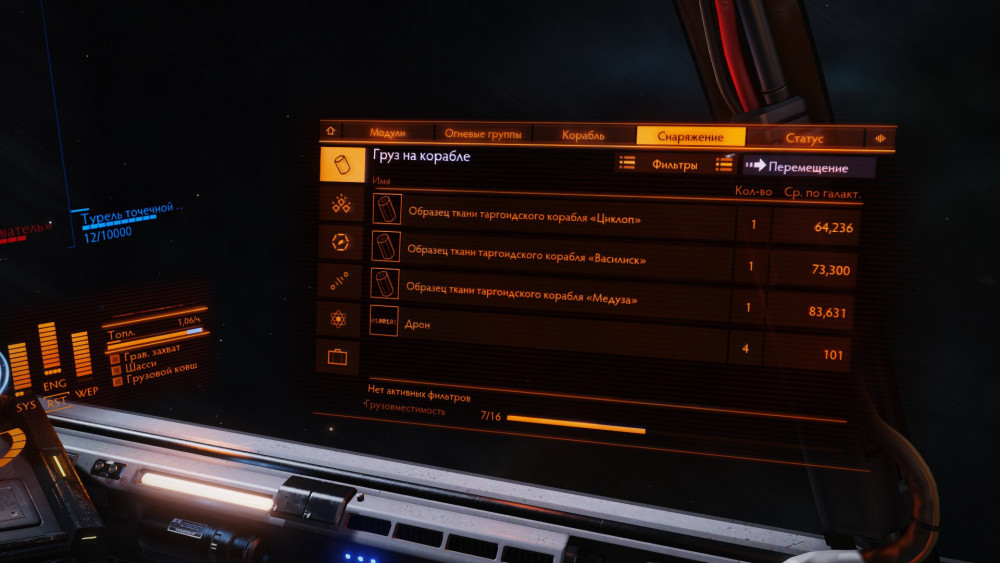Select the Снаряжение tab

(691, 136)
